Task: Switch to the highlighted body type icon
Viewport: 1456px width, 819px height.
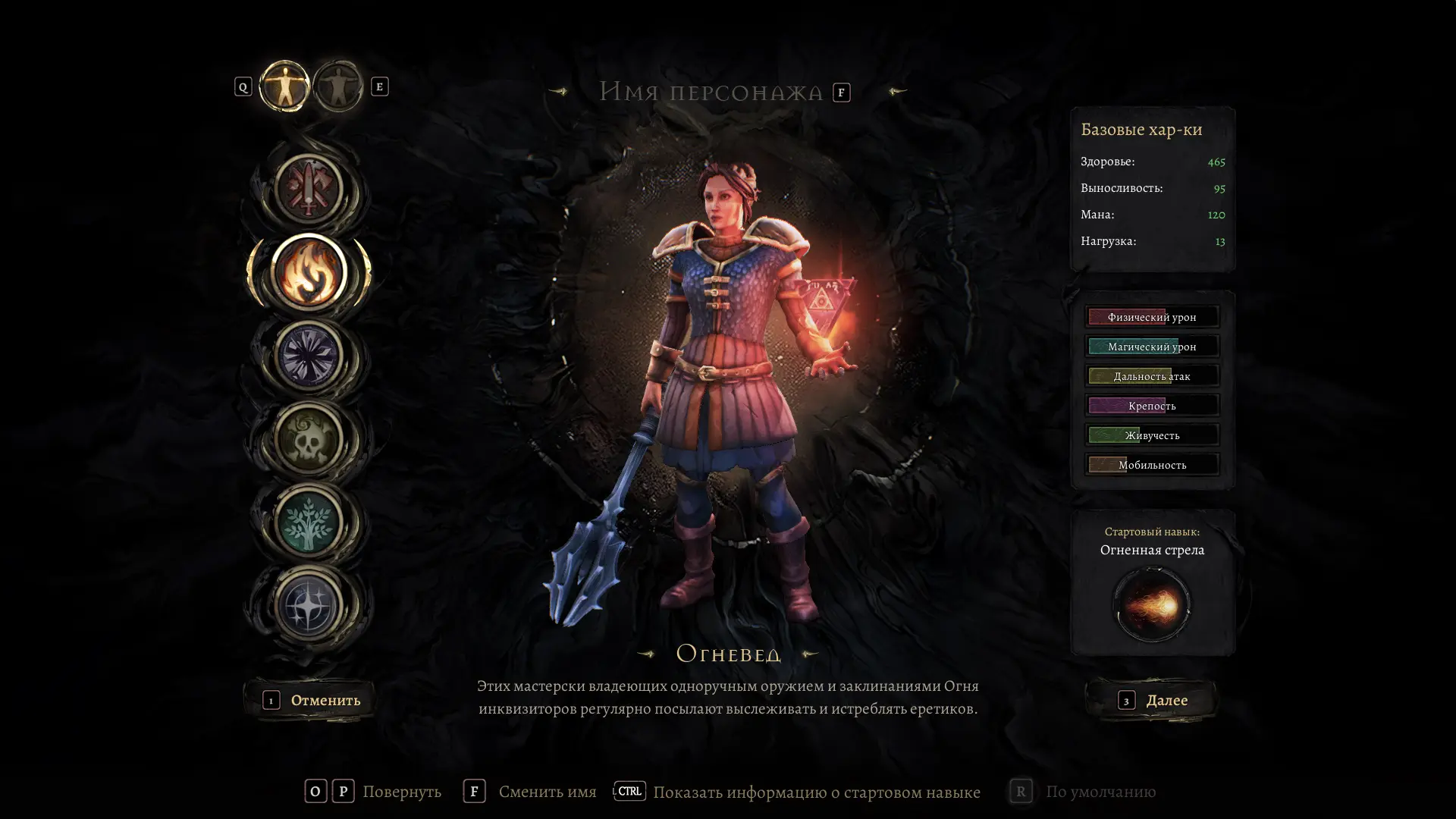Action: [284, 86]
